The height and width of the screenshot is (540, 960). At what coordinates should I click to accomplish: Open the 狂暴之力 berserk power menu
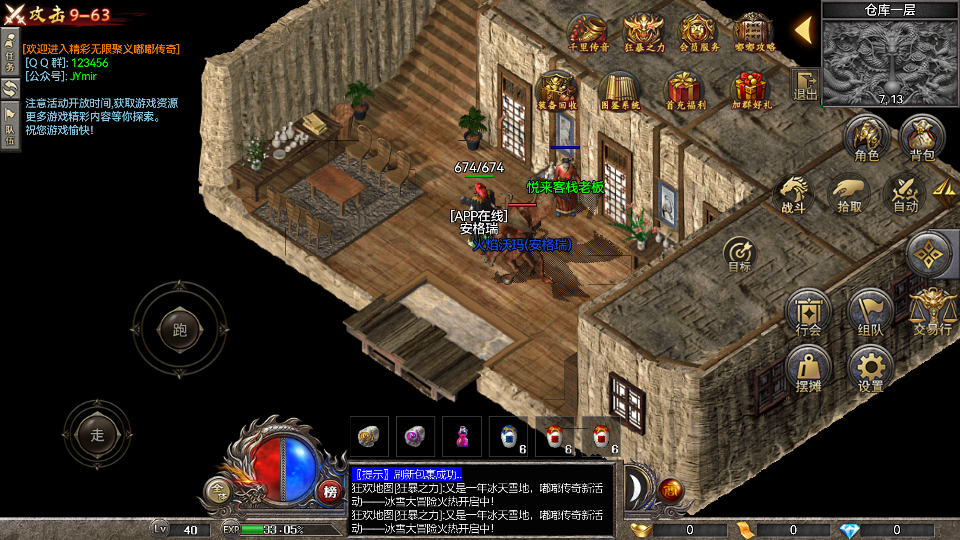tap(643, 34)
